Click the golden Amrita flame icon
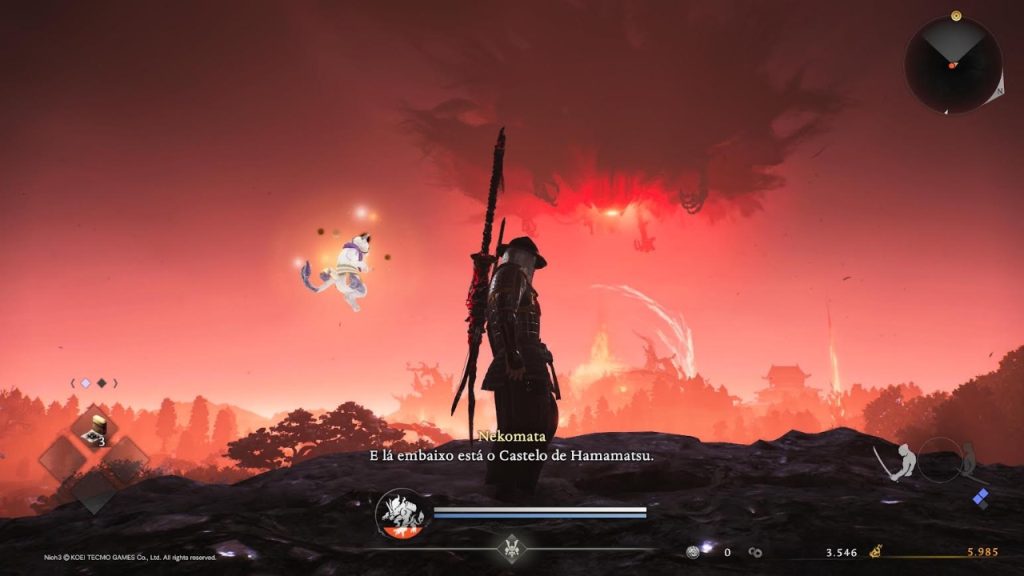 point(876,550)
